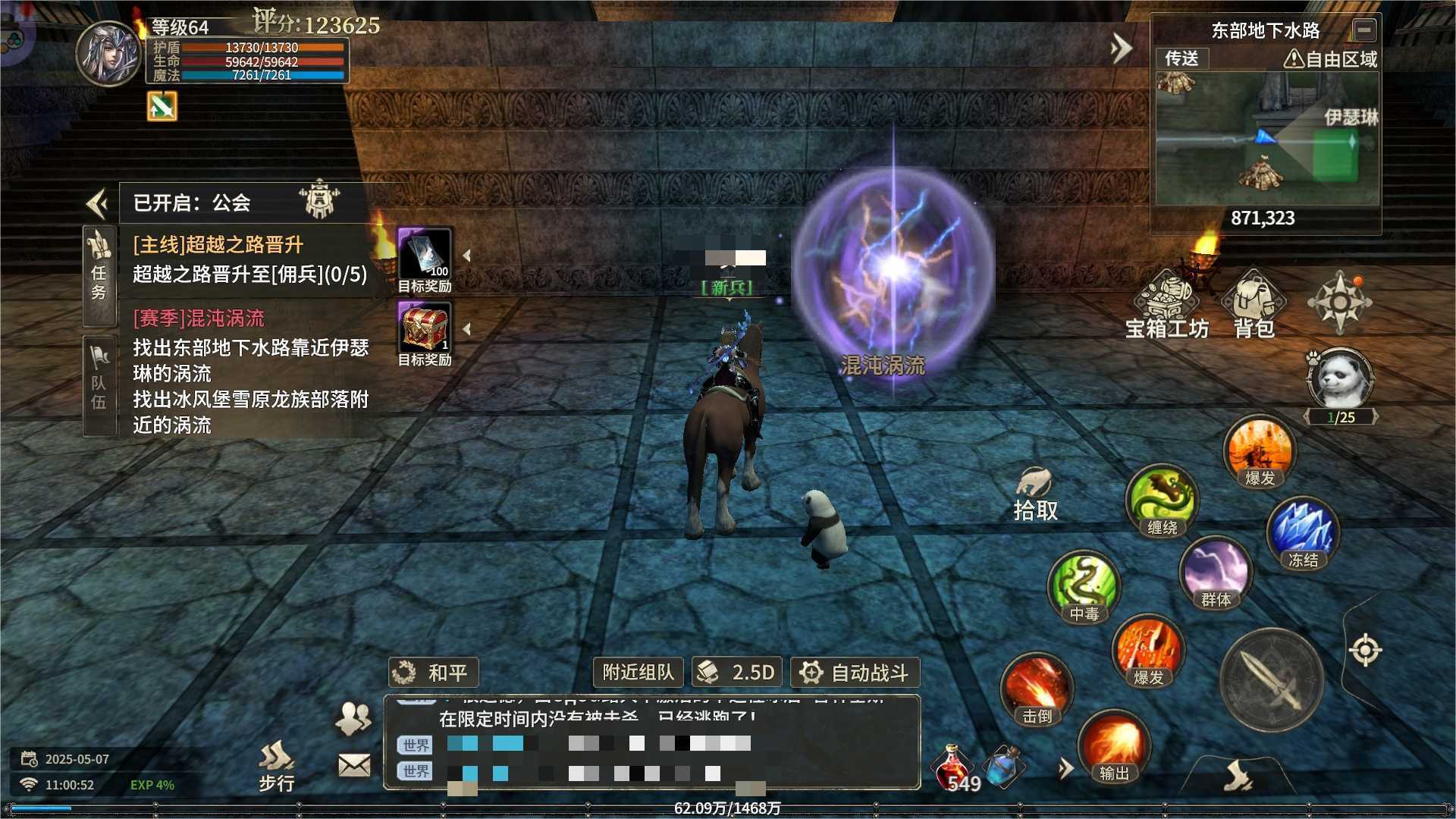Activate the 缠绕 entangle skill

tap(1162, 500)
